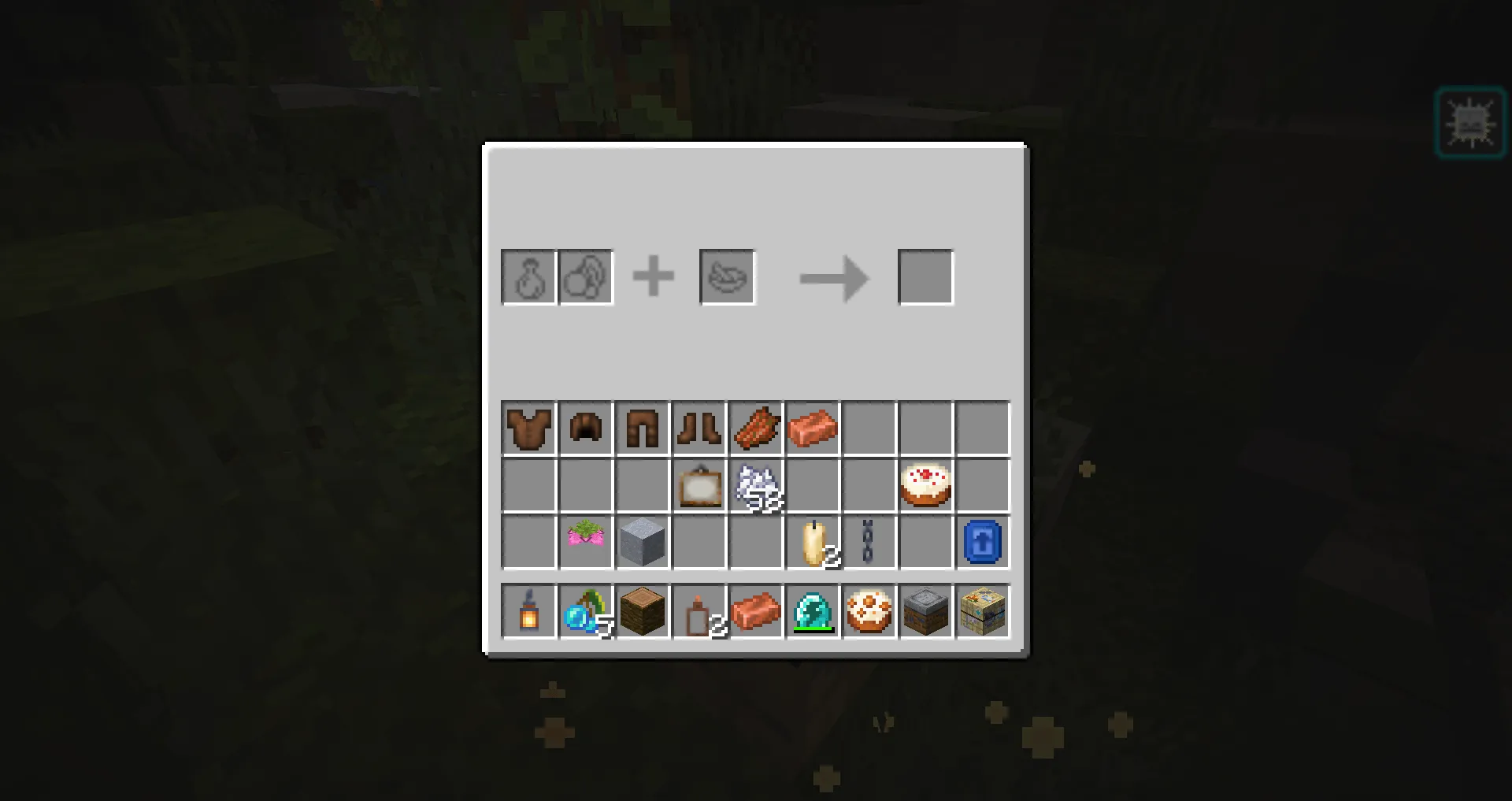Viewport: 1512px width, 801px height.
Task: Select the leather cap
Action: (x=585, y=428)
